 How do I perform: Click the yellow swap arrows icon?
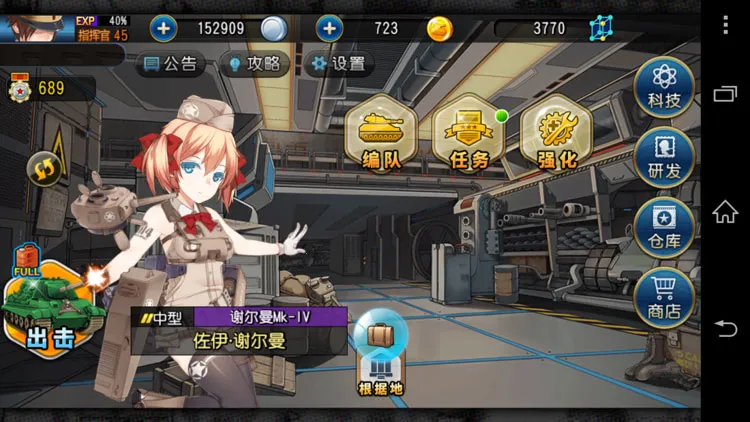coord(44,168)
